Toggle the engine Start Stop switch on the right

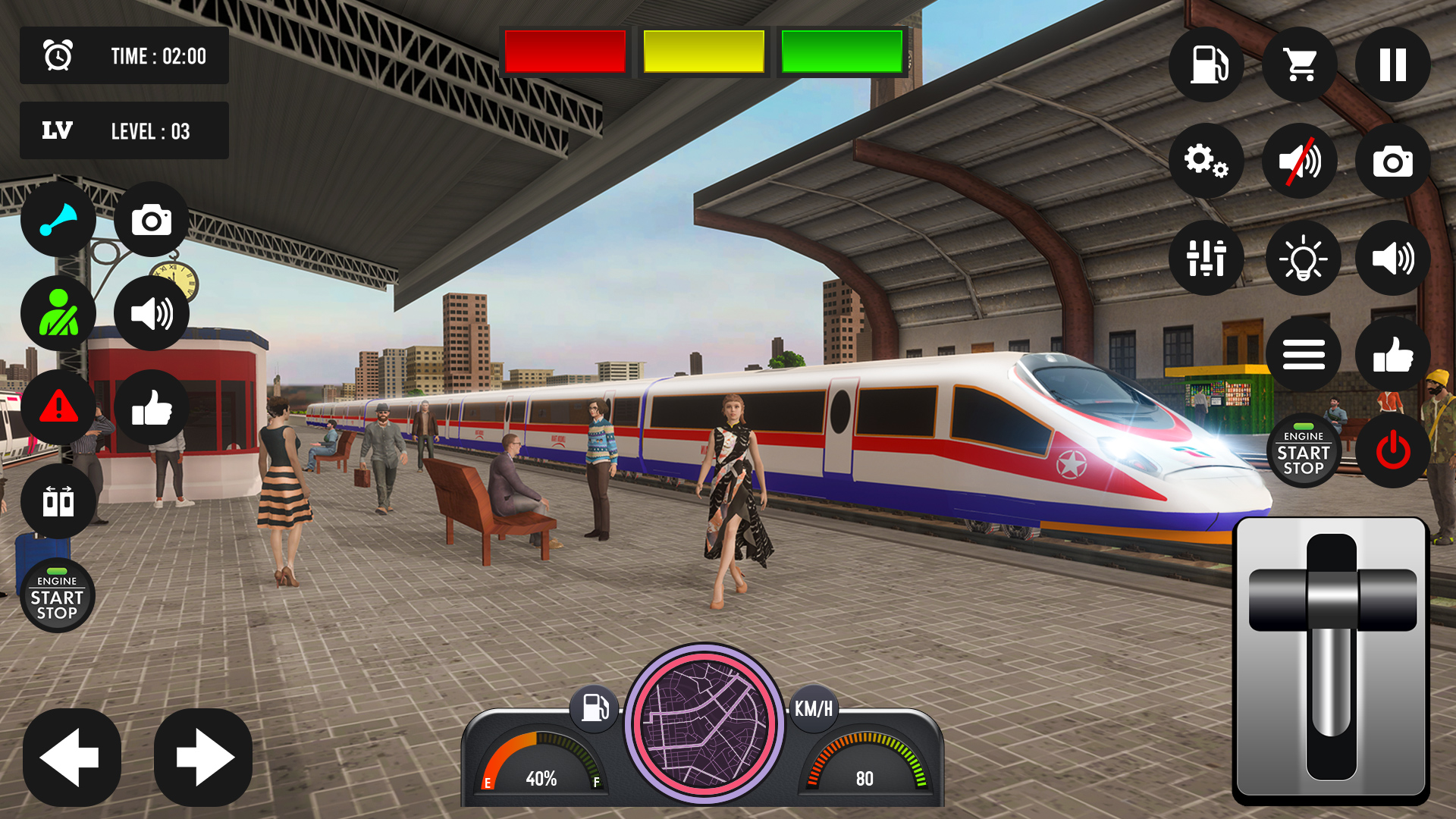click(x=1304, y=450)
